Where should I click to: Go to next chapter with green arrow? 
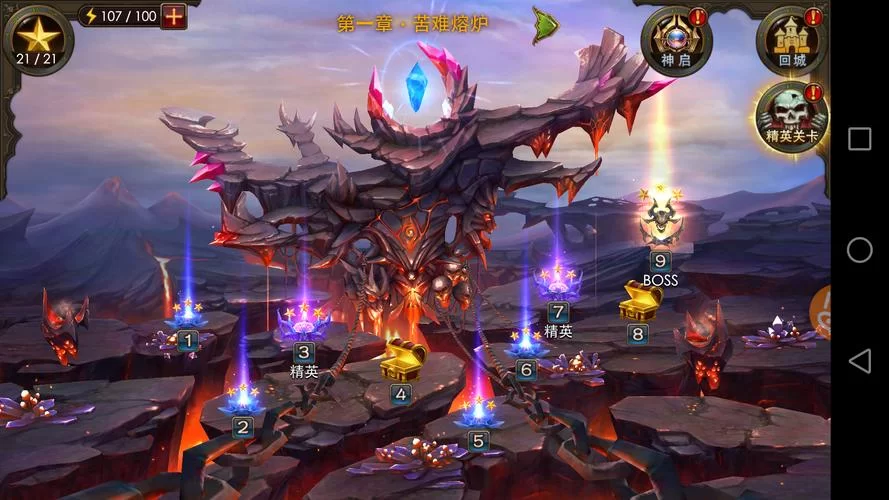[x=545, y=25]
